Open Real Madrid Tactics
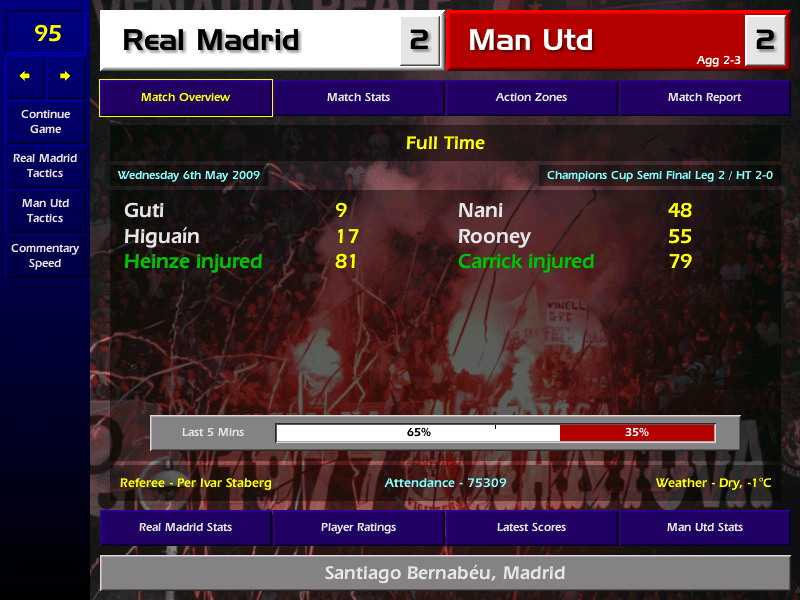The height and width of the screenshot is (600, 800). 45,165
